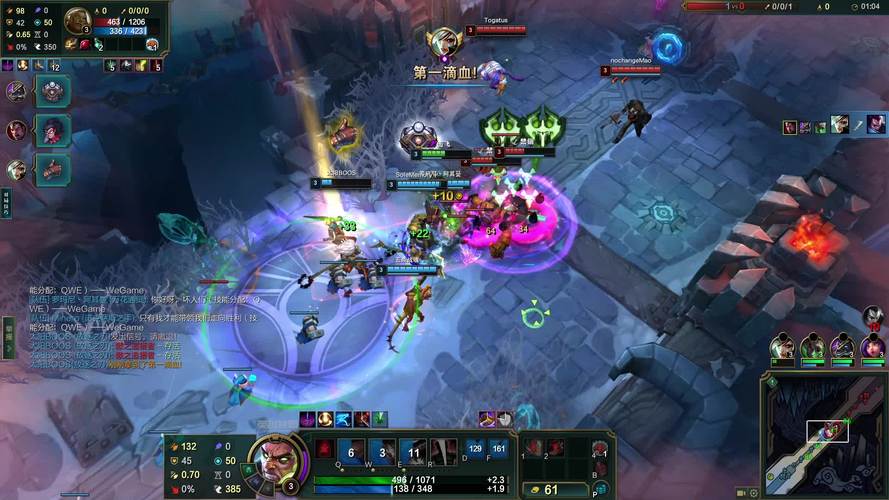Click the passive ability icon beside Q
This screenshot has width=889, height=500.
tap(324, 449)
